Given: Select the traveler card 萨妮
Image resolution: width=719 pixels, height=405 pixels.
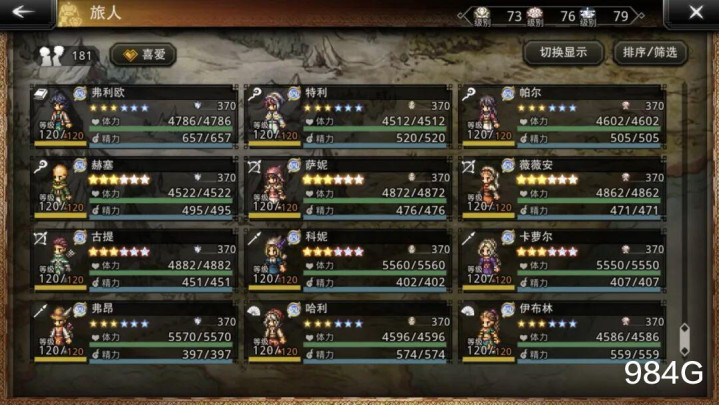Looking at the screenshot, I should (352, 187).
